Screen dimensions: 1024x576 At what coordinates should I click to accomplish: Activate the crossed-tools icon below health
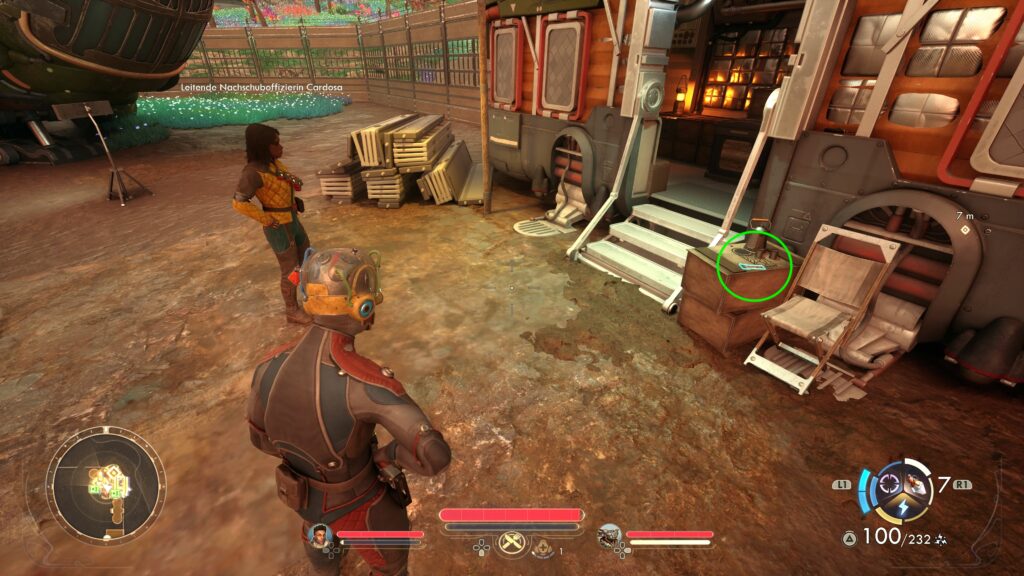[511, 543]
